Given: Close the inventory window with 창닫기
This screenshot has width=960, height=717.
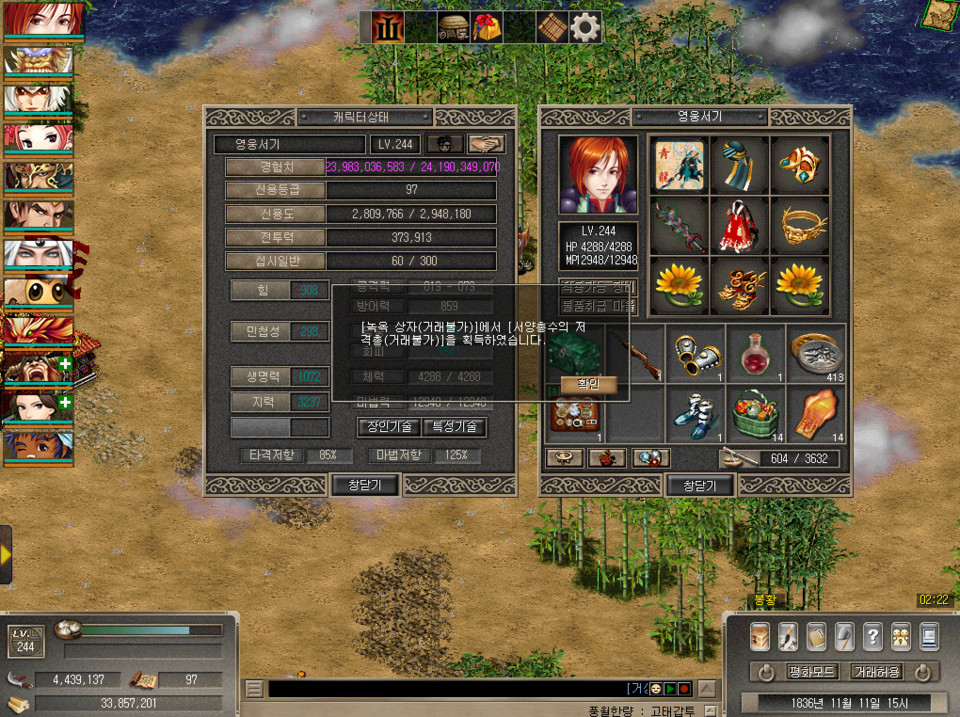Looking at the screenshot, I should point(700,485).
